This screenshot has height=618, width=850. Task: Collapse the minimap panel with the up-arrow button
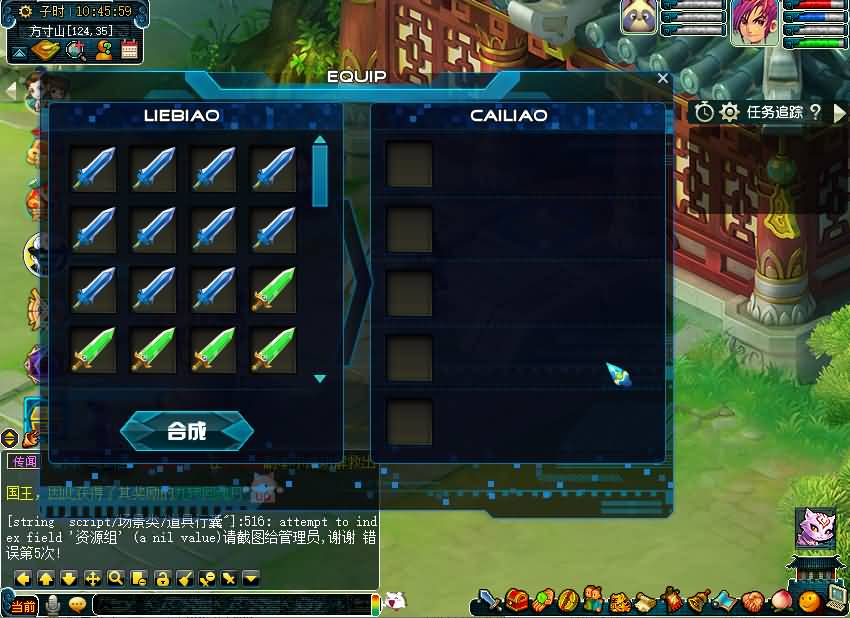pos(20,51)
